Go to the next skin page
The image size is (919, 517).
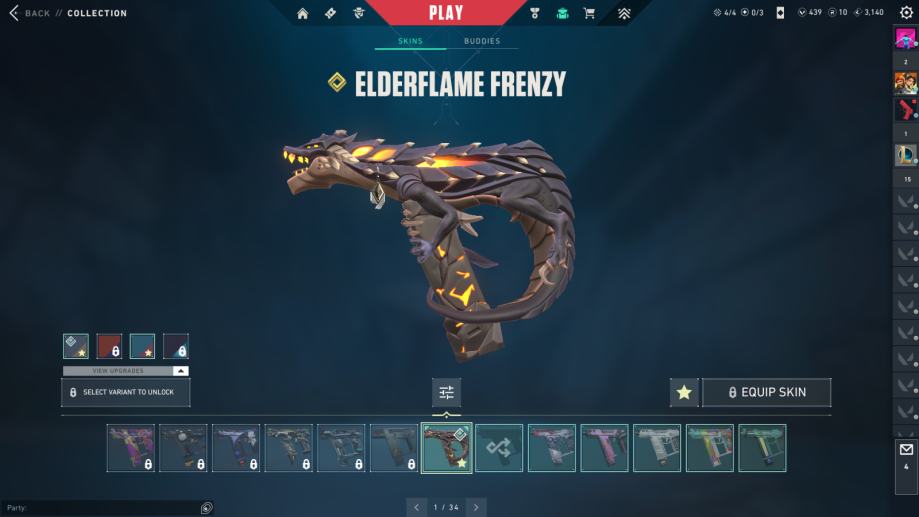(x=477, y=507)
